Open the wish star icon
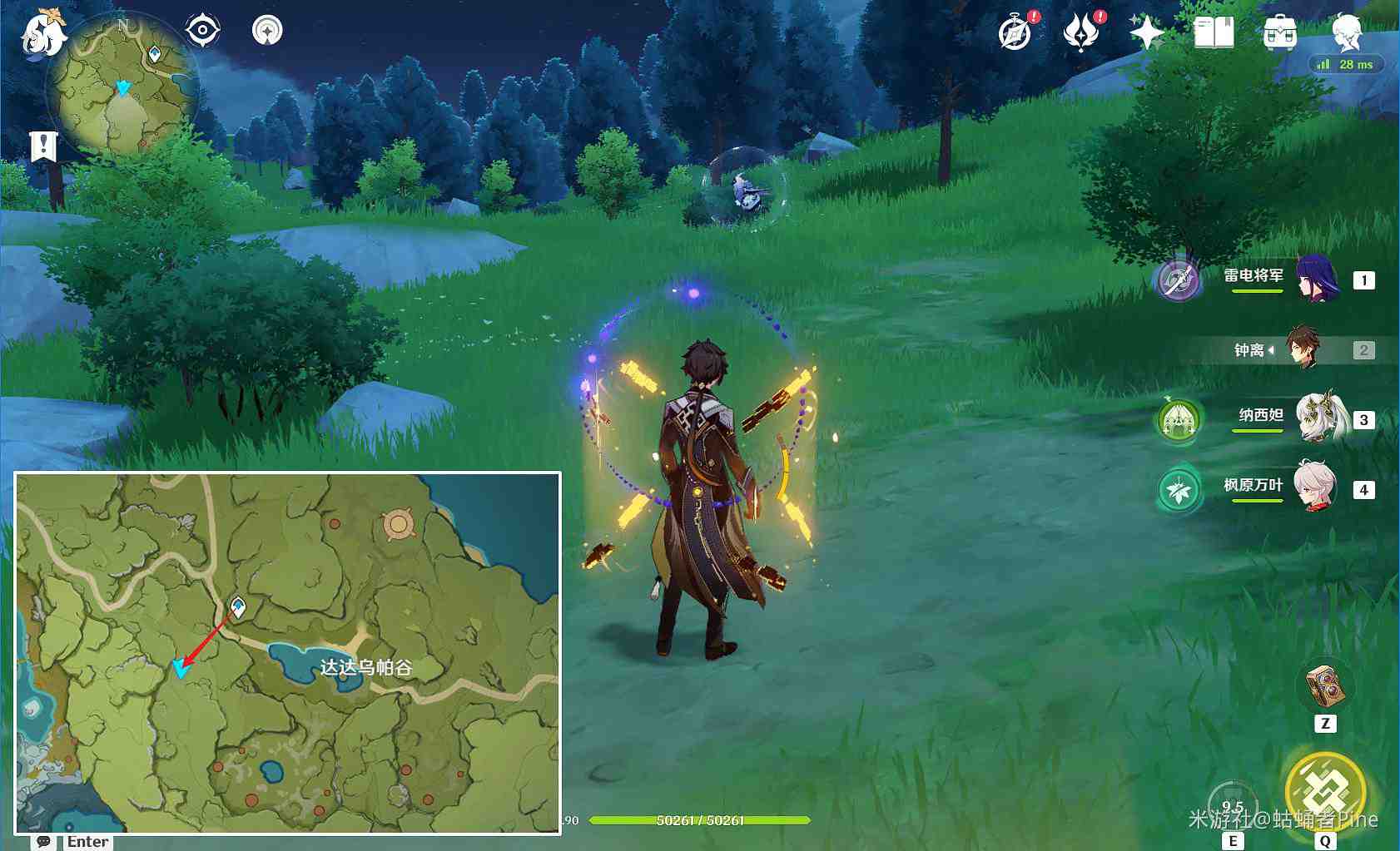The height and width of the screenshot is (851, 1400). coord(1146,33)
